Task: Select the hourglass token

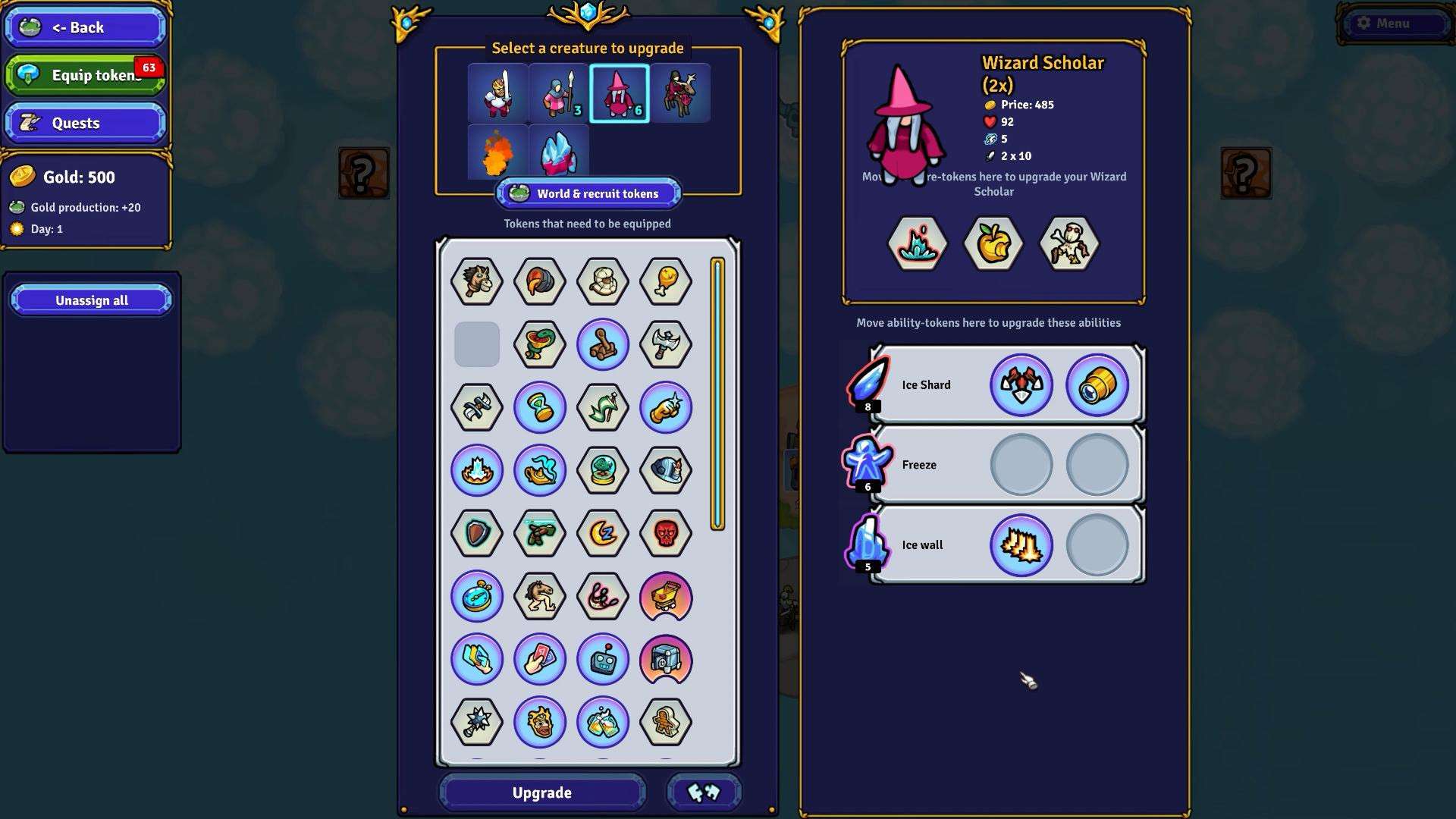Action: coord(539,408)
